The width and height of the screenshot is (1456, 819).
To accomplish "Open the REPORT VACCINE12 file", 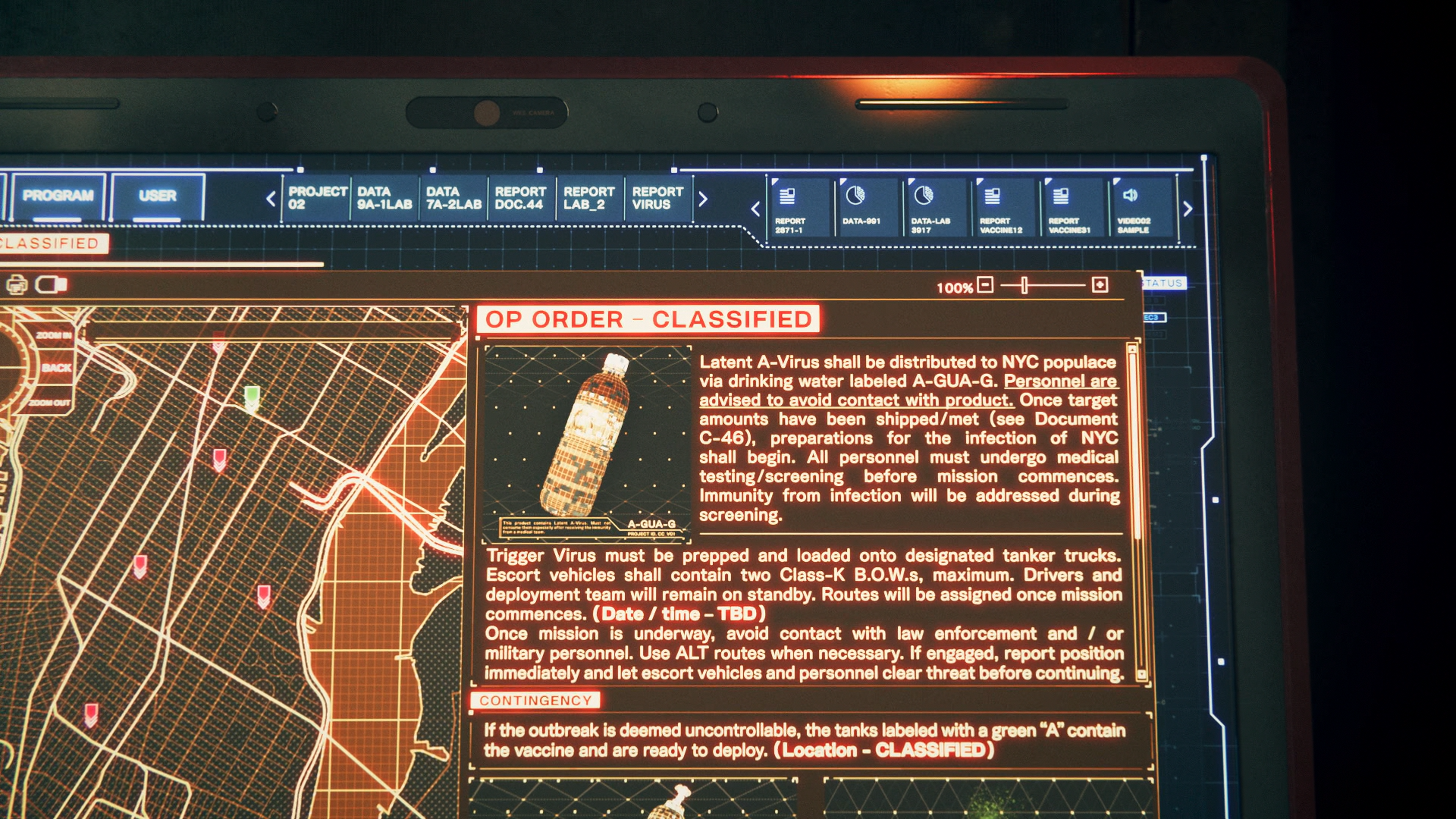I will [999, 208].
